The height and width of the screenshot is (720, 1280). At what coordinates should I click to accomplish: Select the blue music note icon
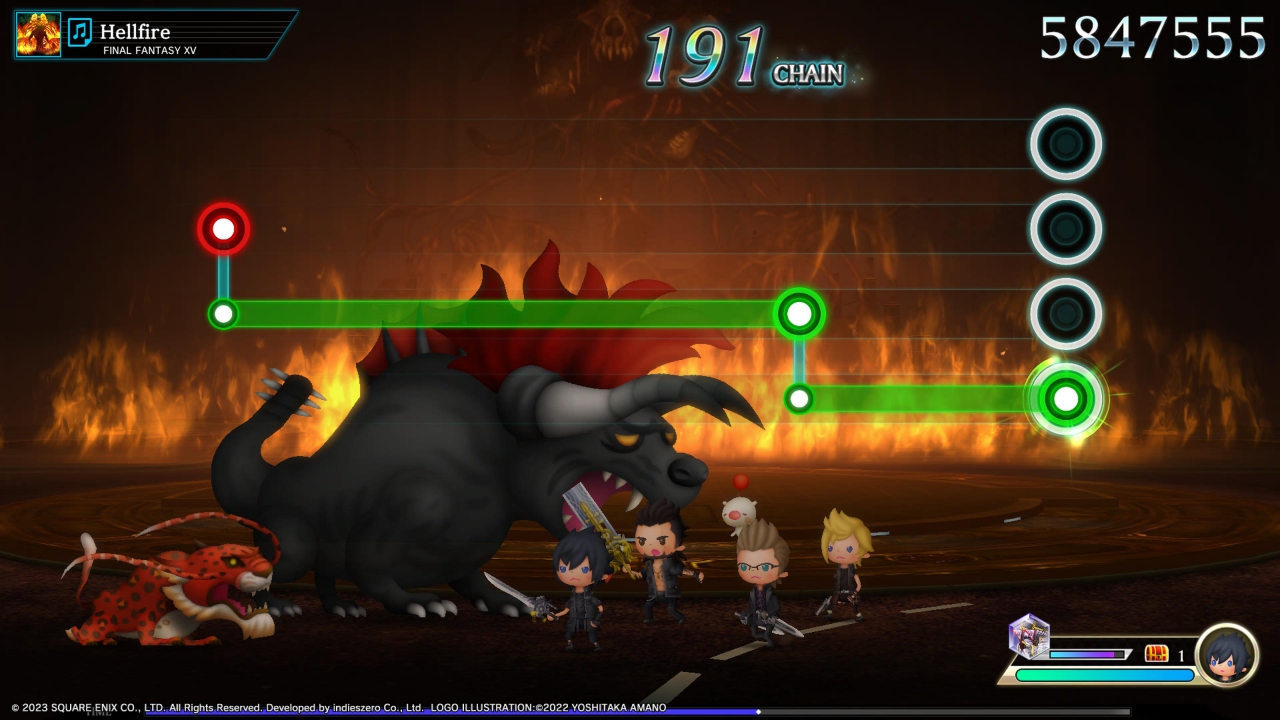coord(80,33)
